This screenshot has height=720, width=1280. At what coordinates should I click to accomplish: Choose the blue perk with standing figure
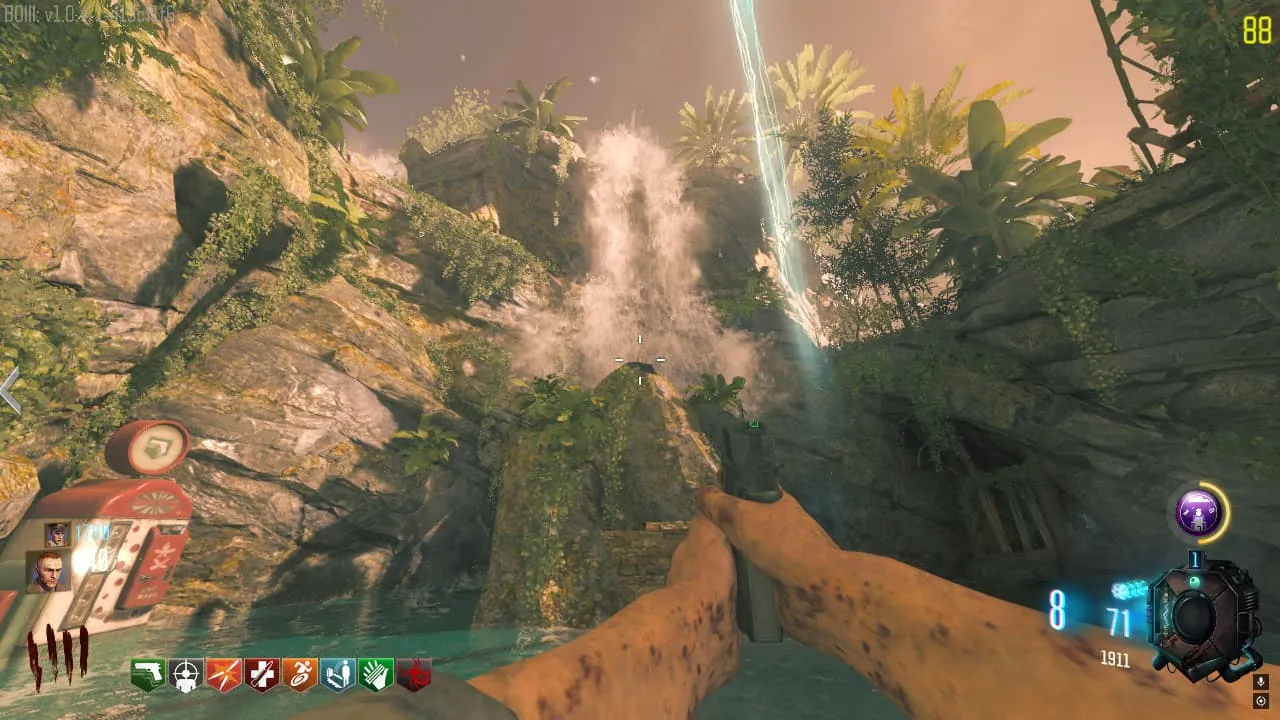[x=338, y=674]
